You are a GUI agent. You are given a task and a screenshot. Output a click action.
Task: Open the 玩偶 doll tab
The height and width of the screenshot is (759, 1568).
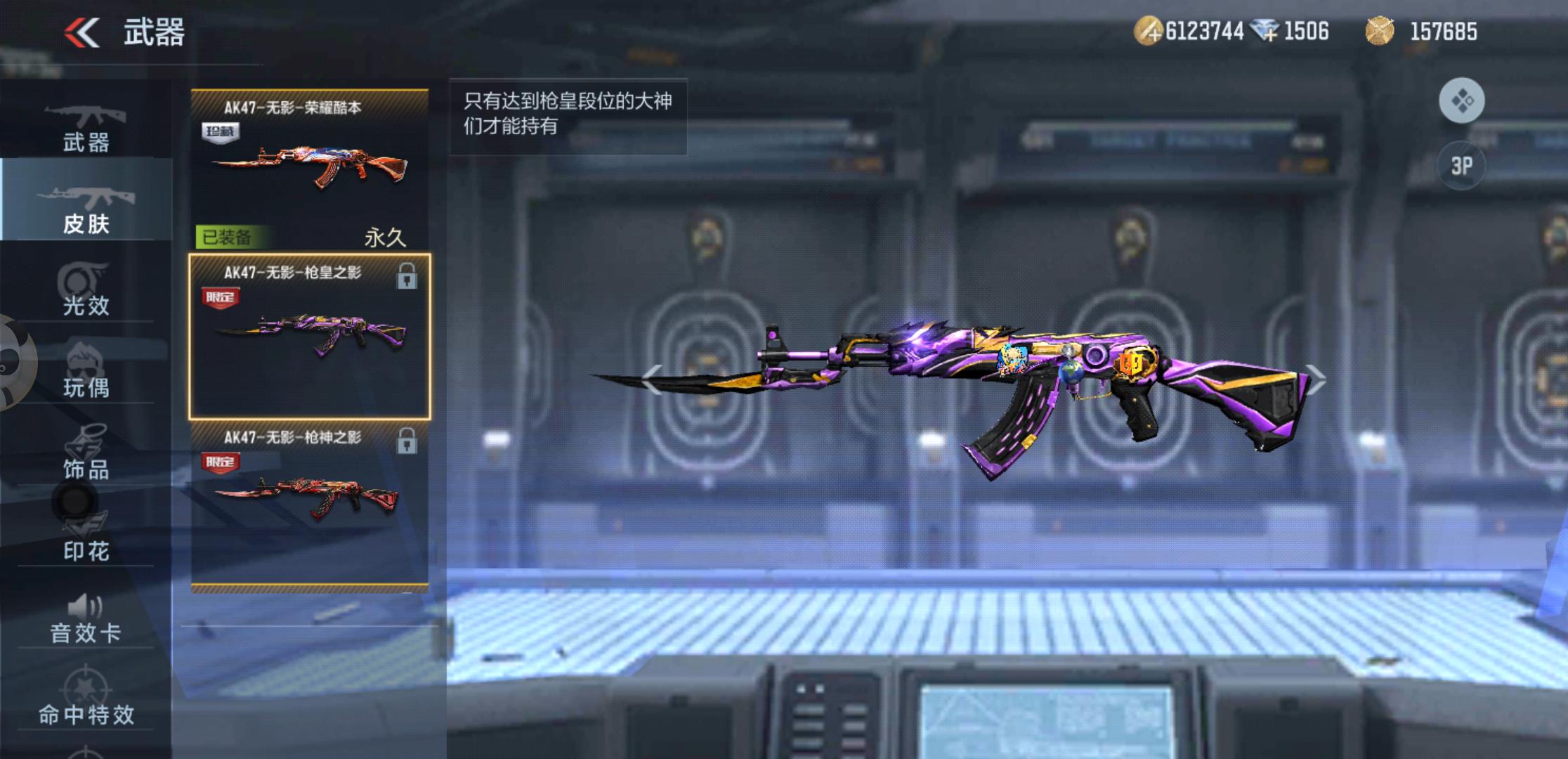tap(86, 372)
